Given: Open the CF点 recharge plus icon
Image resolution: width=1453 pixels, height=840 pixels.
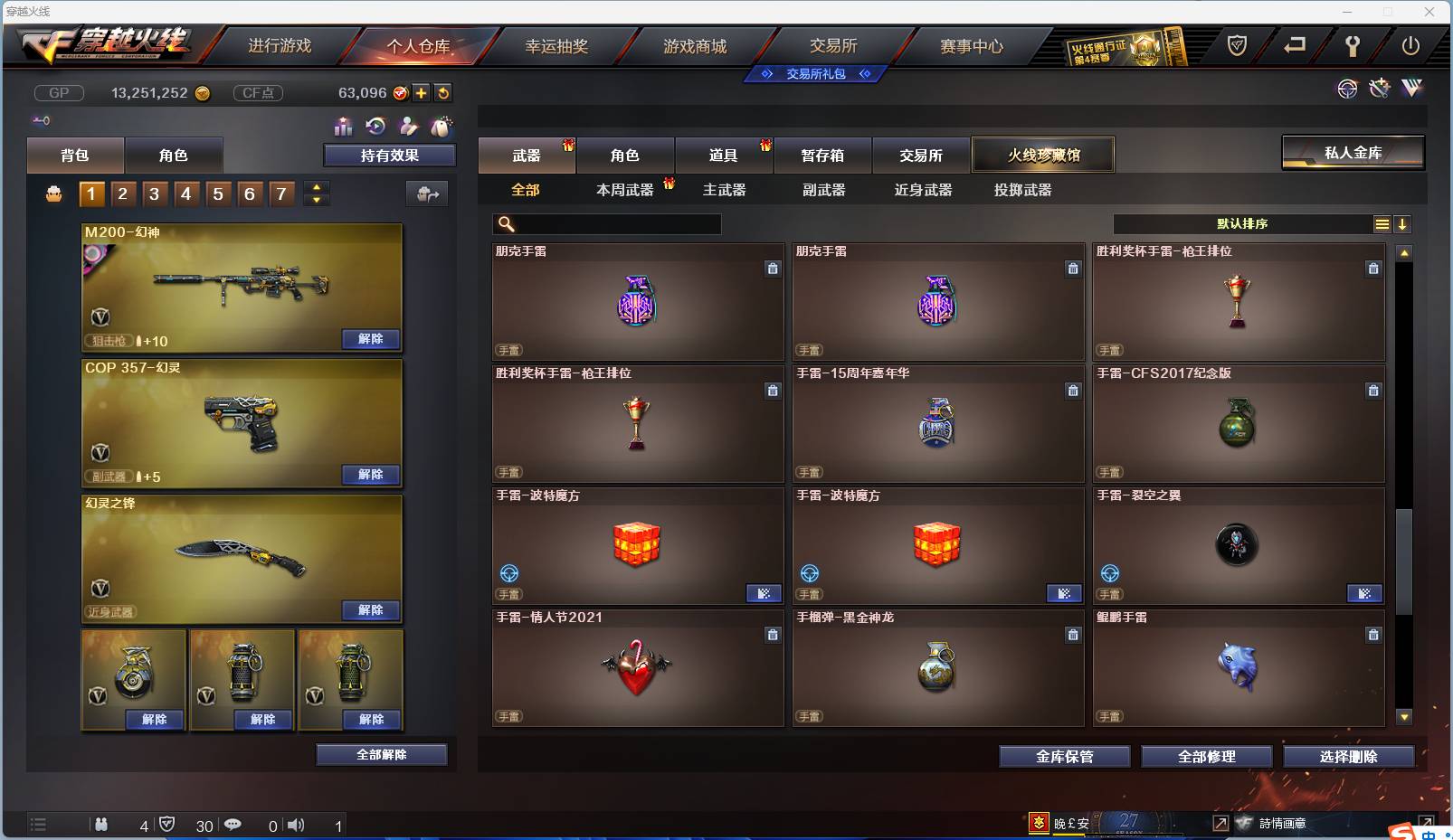Looking at the screenshot, I should click(421, 91).
